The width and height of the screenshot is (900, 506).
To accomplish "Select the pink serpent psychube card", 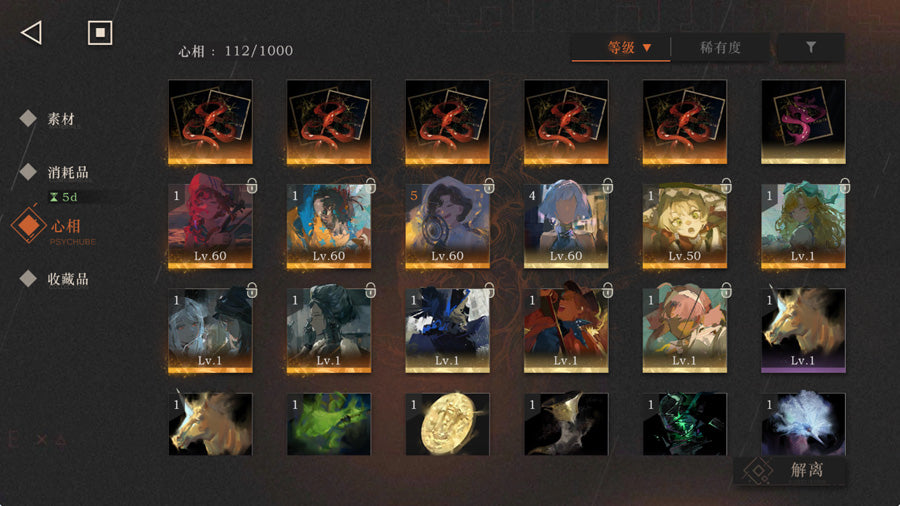I will point(803,122).
